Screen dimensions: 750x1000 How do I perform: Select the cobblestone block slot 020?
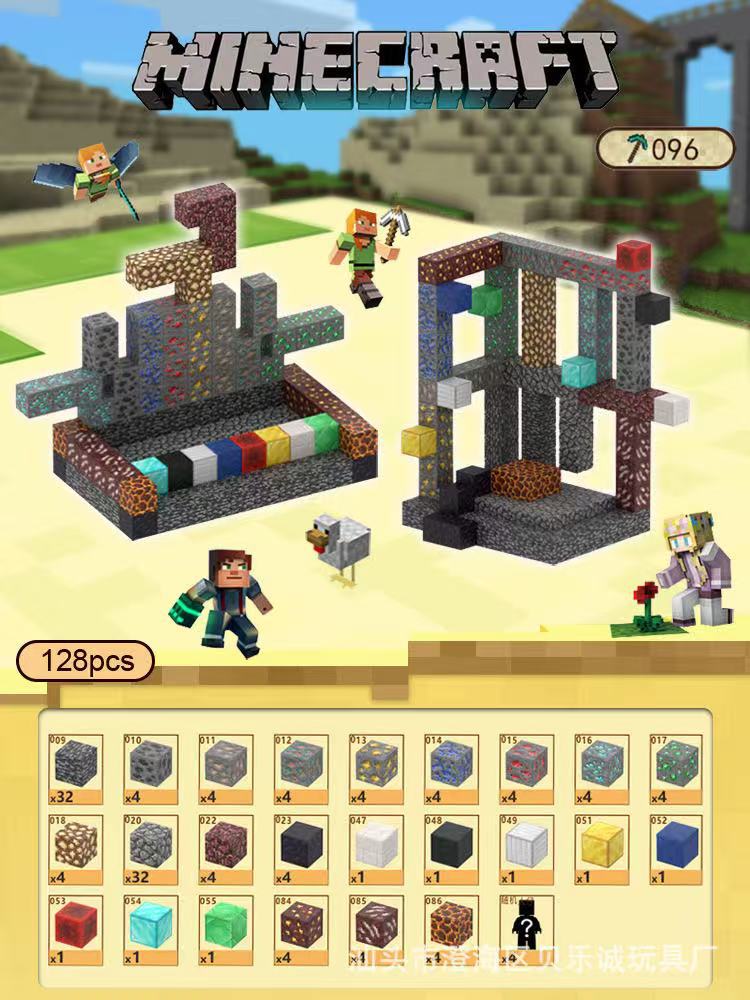[151, 849]
